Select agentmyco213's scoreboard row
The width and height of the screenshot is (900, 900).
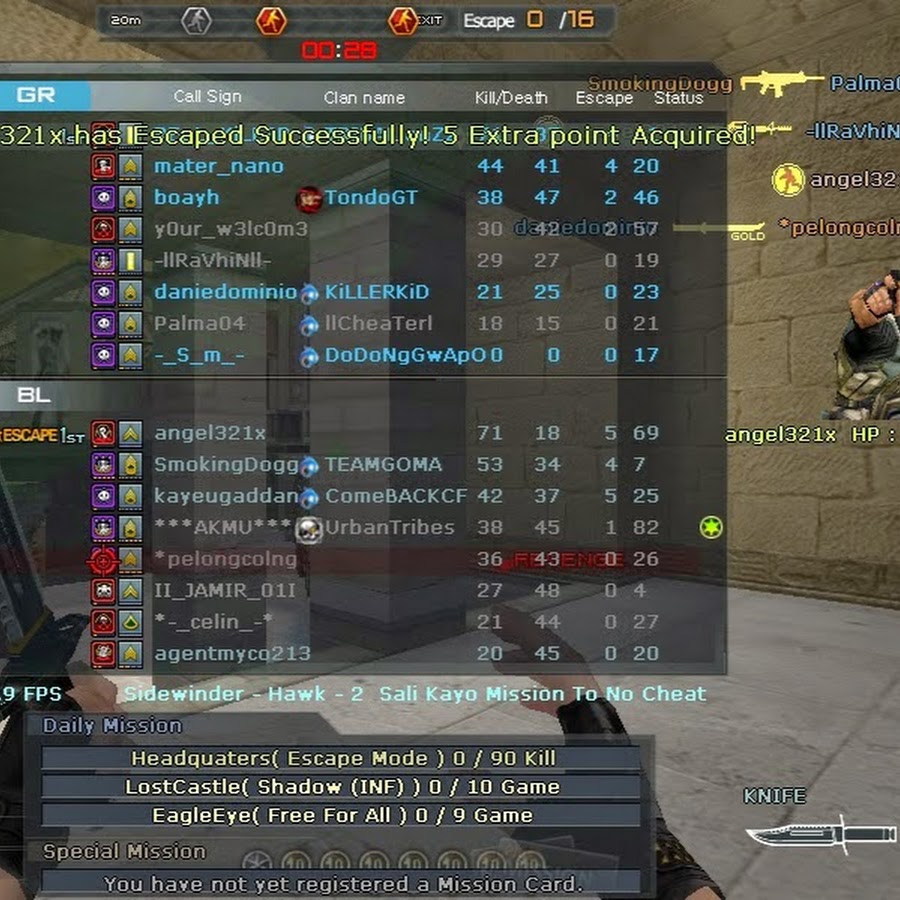tap(232, 653)
